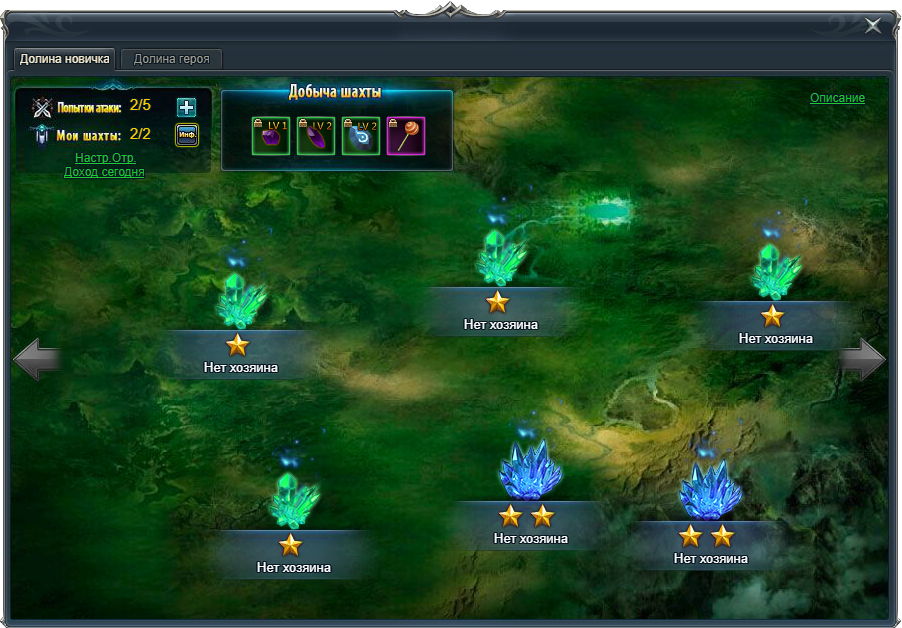Choose the LV 2 blue rune stone icon

(x=361, y=136)
